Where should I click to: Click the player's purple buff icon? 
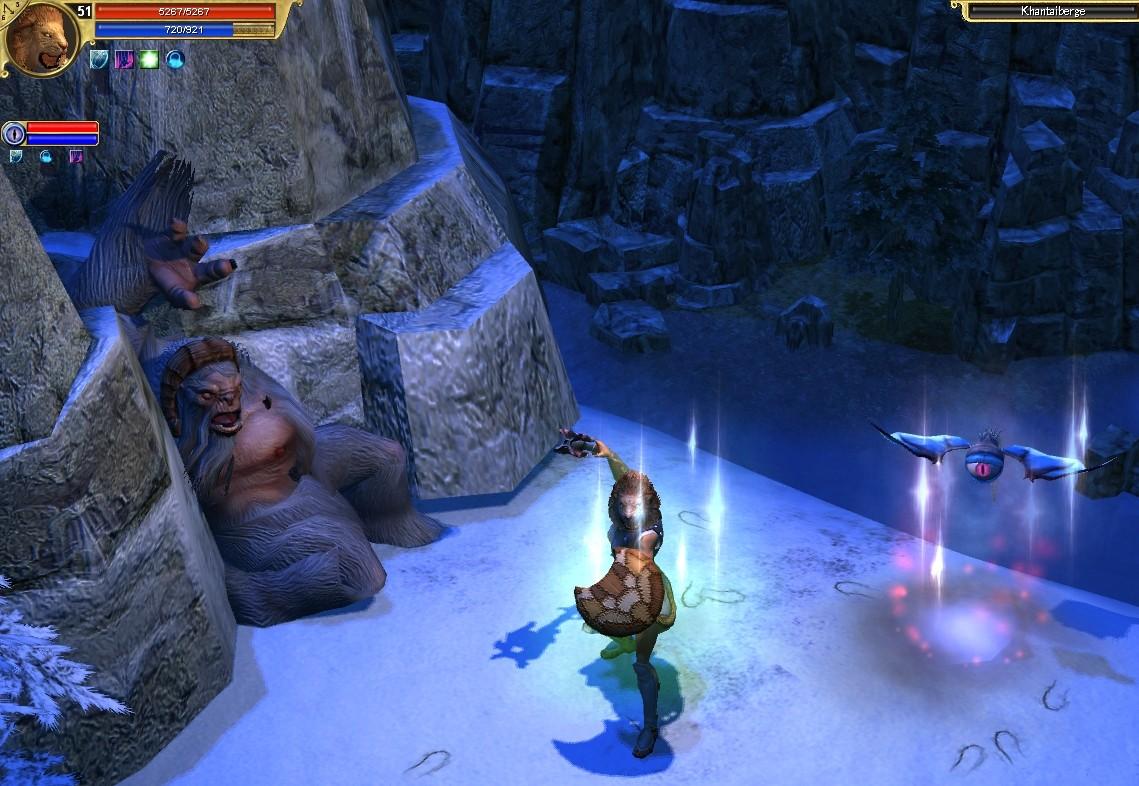(x=125, y=59)
